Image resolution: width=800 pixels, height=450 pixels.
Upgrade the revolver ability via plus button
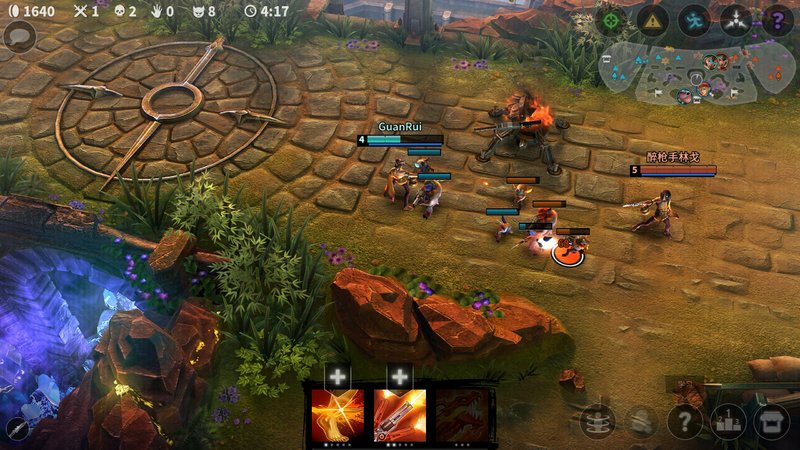[x=399, y=377]
